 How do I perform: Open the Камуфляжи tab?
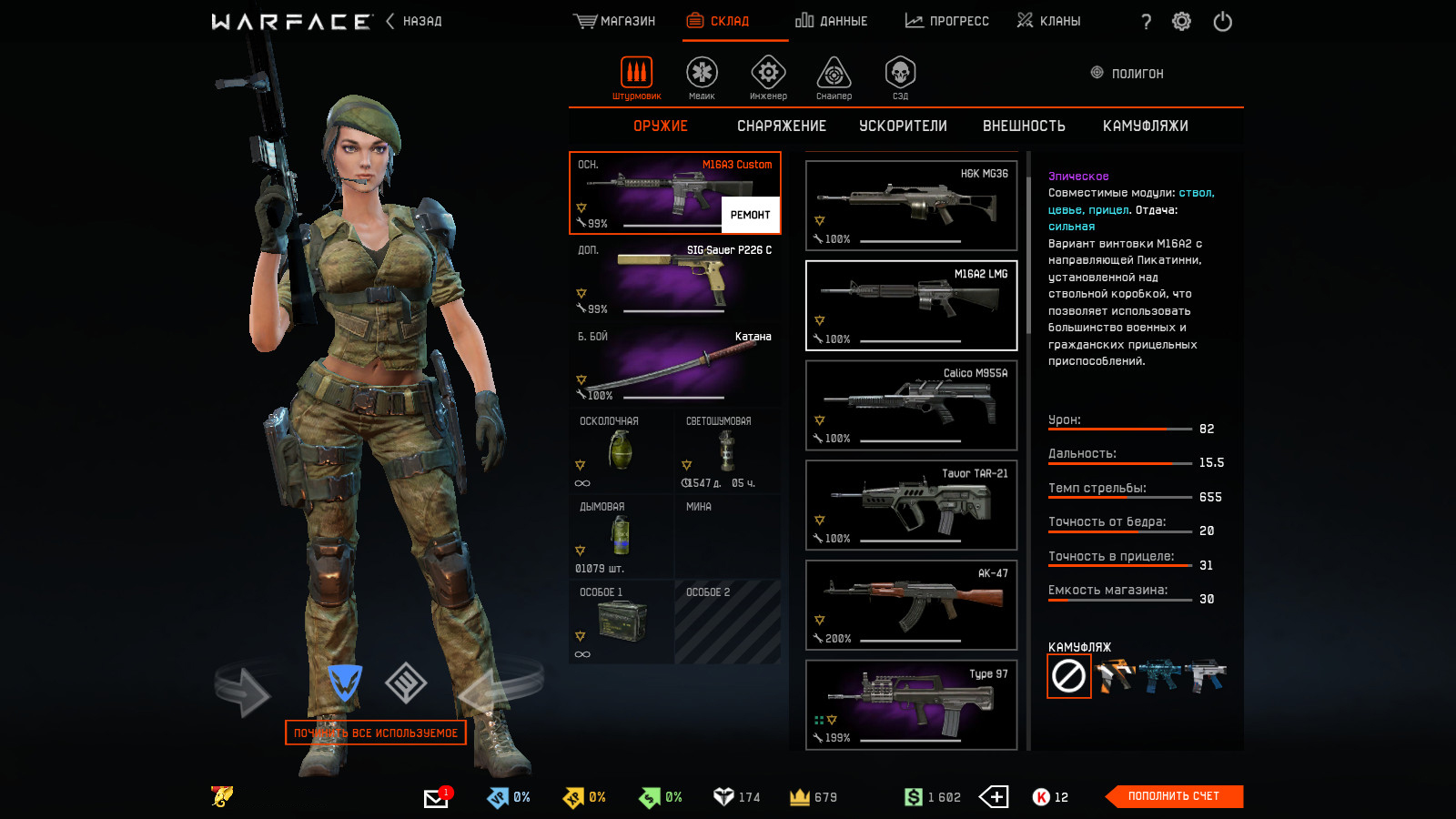[1145, 126]
